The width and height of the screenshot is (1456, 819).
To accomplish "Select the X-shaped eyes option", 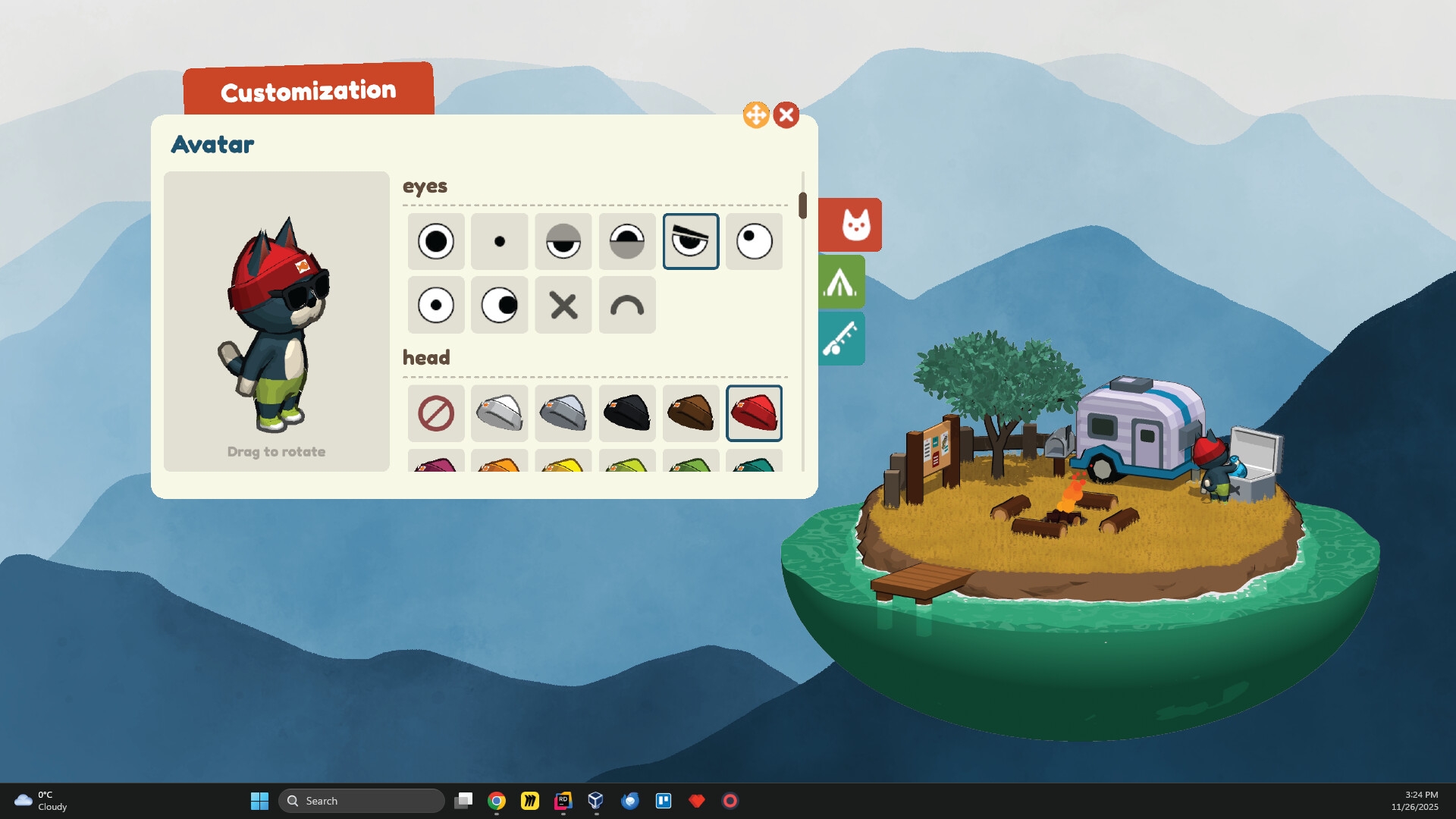I will pyautogui.click(x=563, y=305).
